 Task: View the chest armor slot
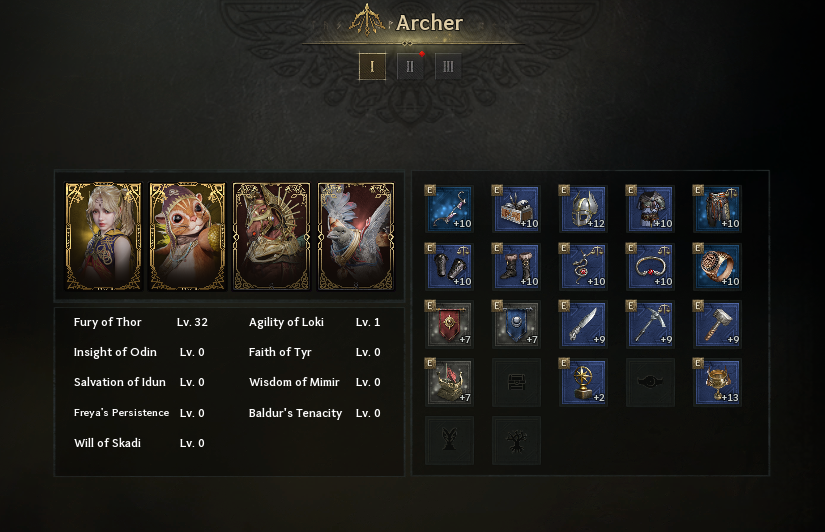click(x=650, y=208)
